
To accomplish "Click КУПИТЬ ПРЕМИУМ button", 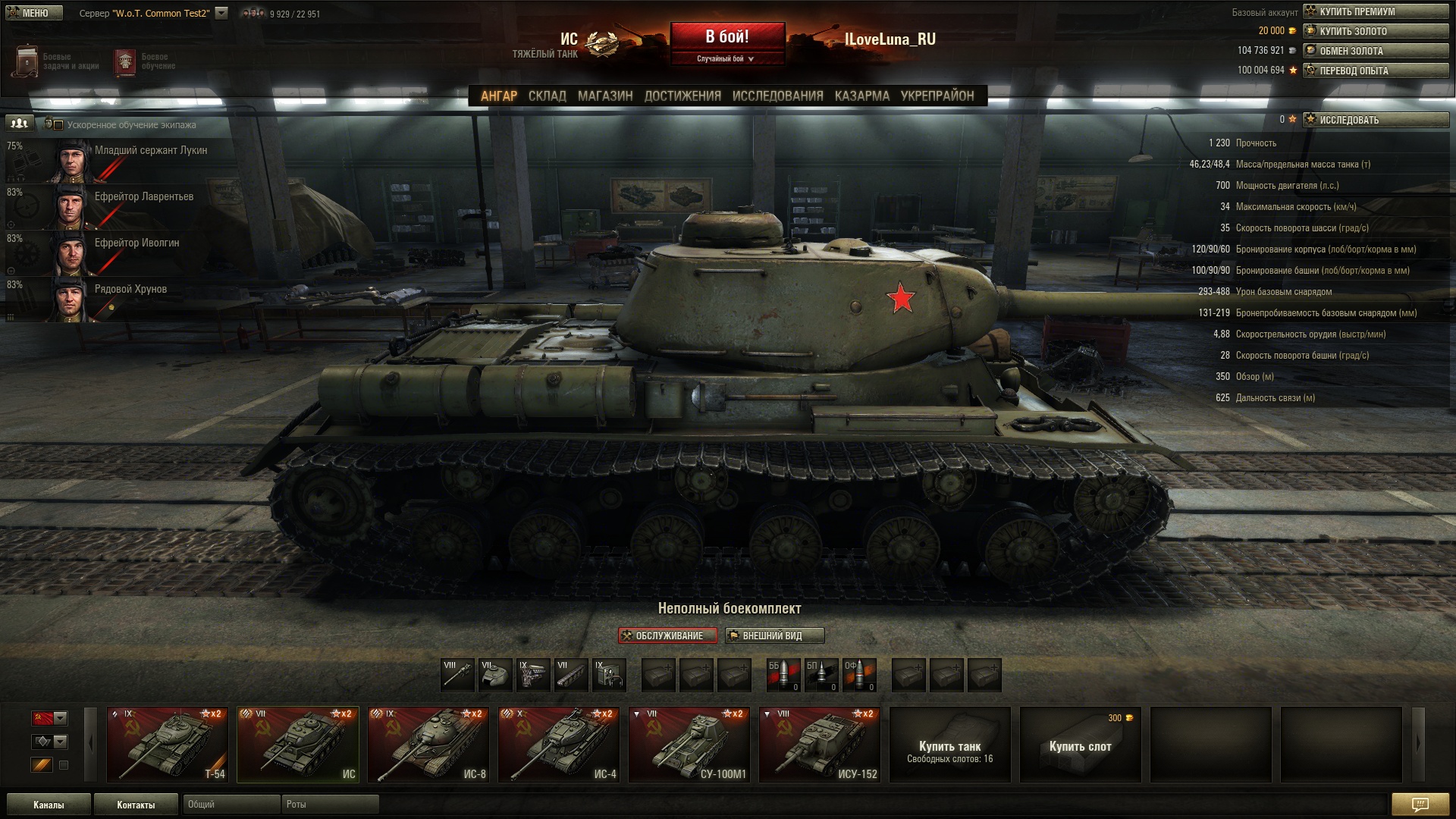I will (x=1375, y=11).
